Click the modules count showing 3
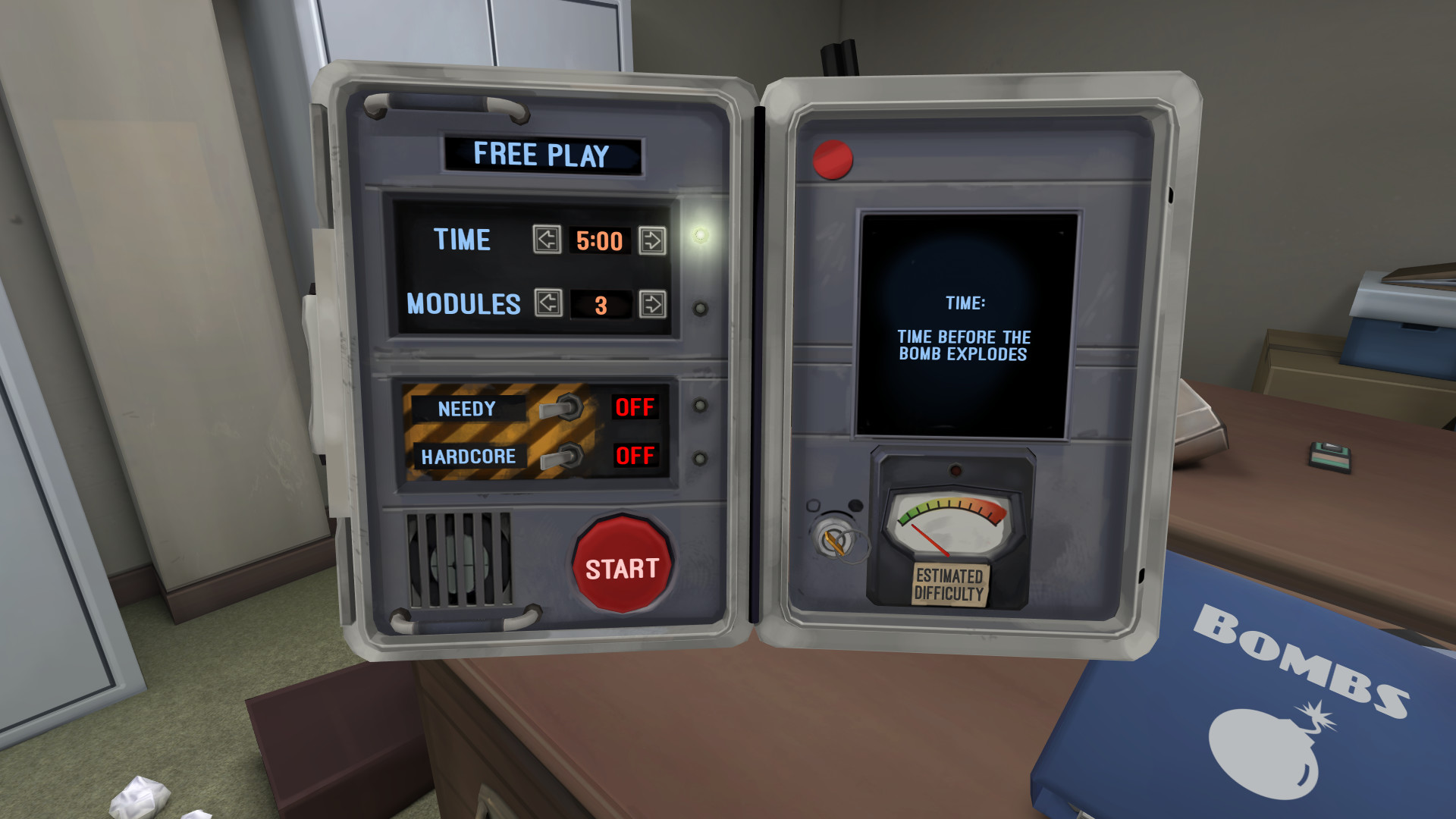The image size is (1456, 819). pyautogui.click(x=601, y=304)
